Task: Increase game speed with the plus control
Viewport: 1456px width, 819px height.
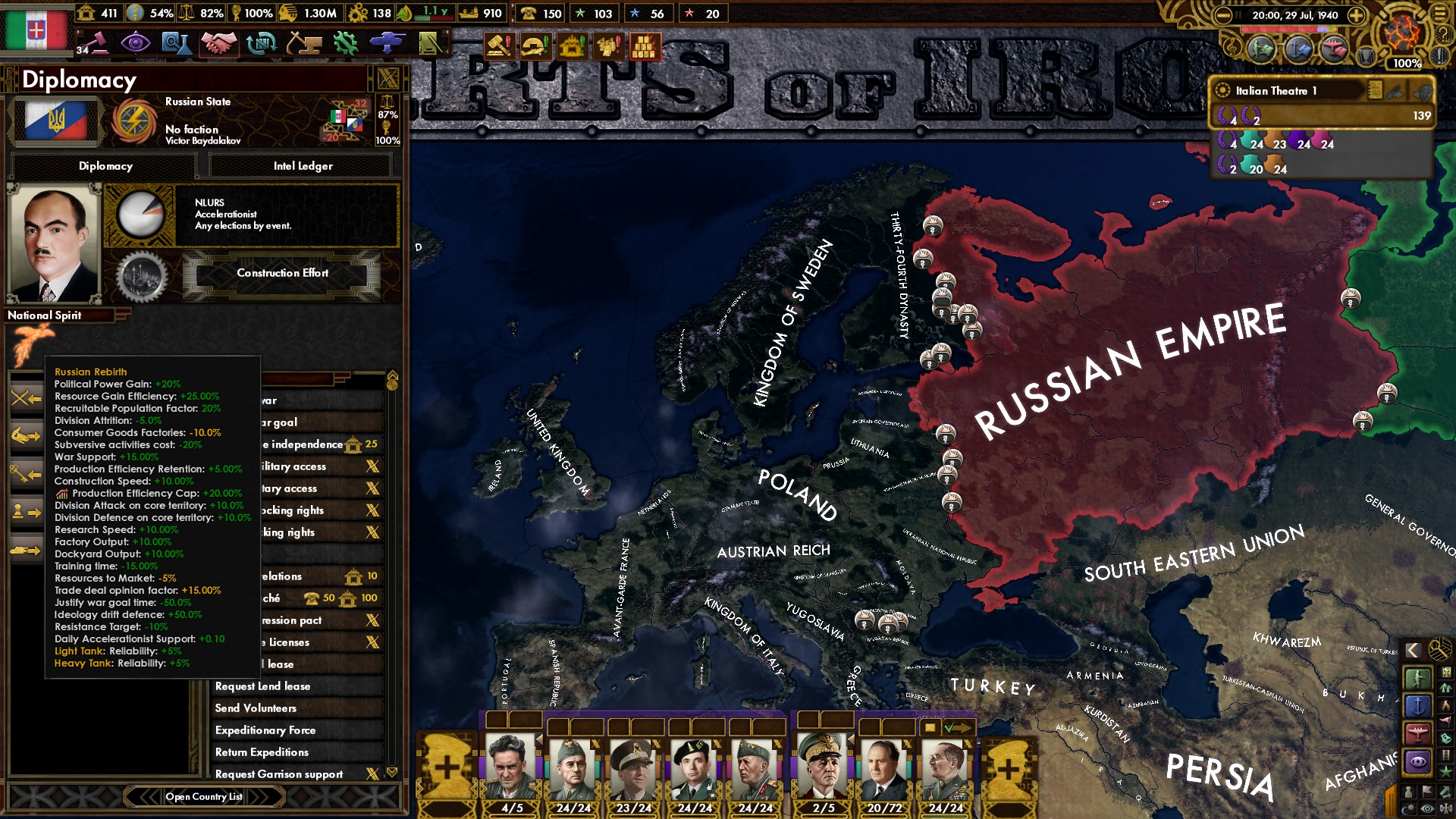Action: 1356,14
